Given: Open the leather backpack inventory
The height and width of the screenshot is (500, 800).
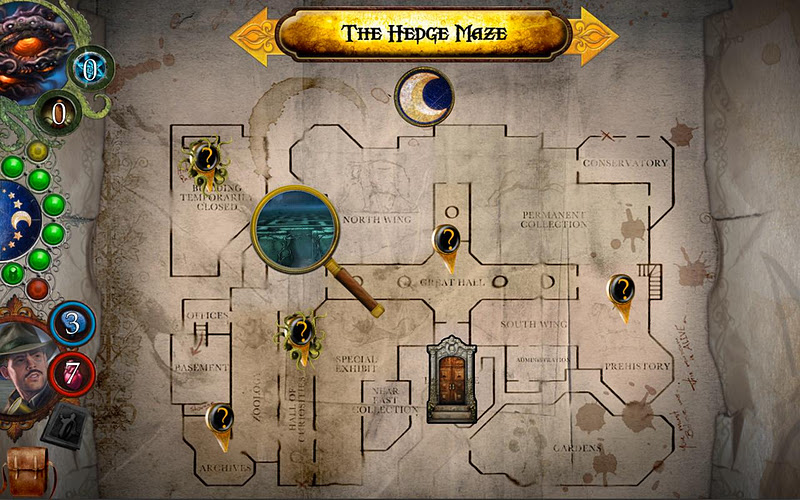Looking at the screenshot, I should (26, 472).
